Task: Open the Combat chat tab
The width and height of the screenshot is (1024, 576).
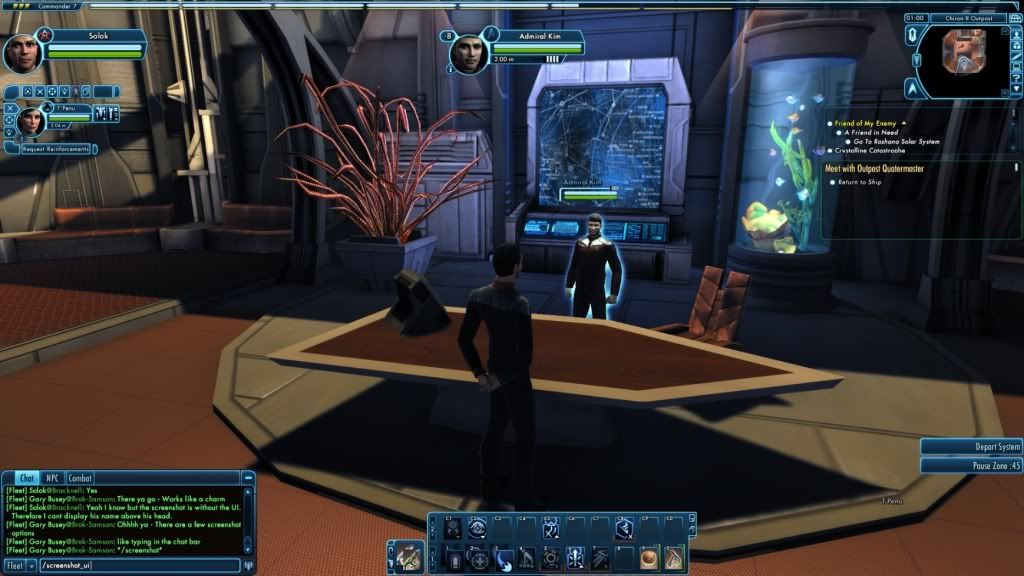Action: click(80, 478)
